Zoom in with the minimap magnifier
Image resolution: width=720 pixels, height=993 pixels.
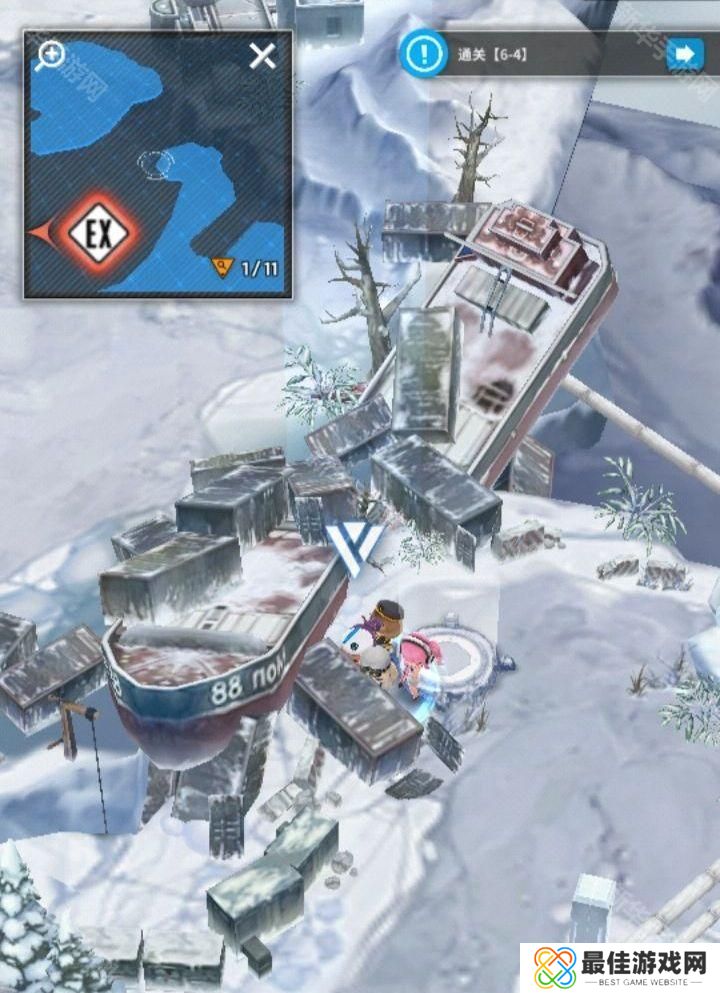coord(49,57)
